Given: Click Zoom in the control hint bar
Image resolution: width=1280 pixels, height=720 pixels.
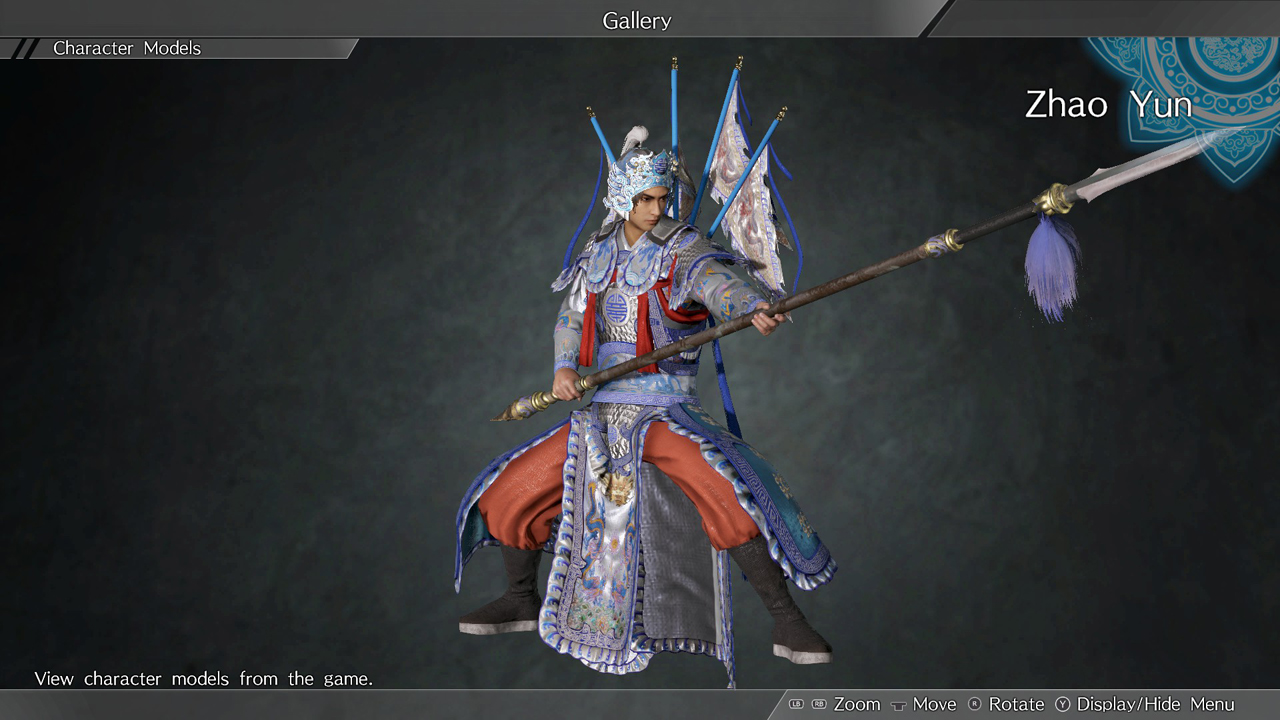Looking at the screenshot, I should 856,704.
